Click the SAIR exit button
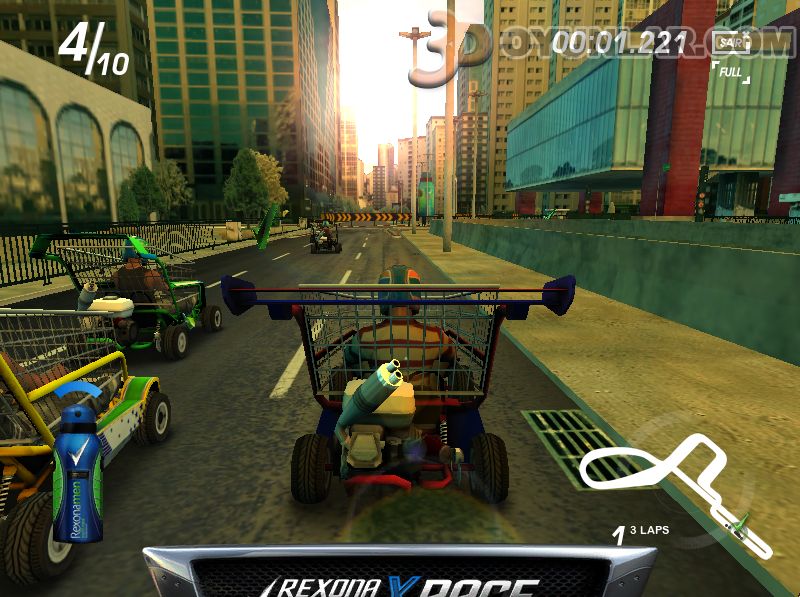 [733, 43]
